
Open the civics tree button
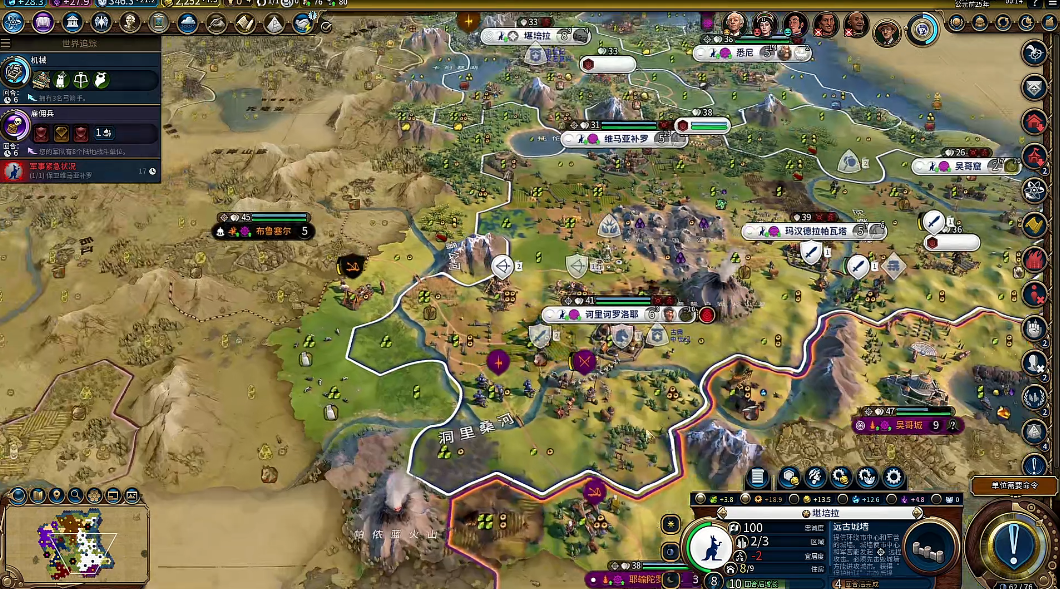43,22
